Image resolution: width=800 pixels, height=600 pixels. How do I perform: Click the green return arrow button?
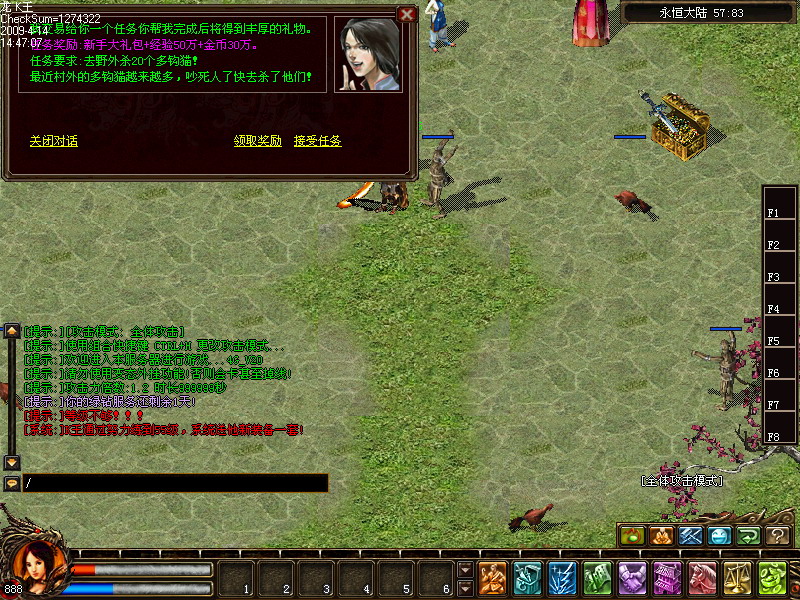tap(749, 536)
